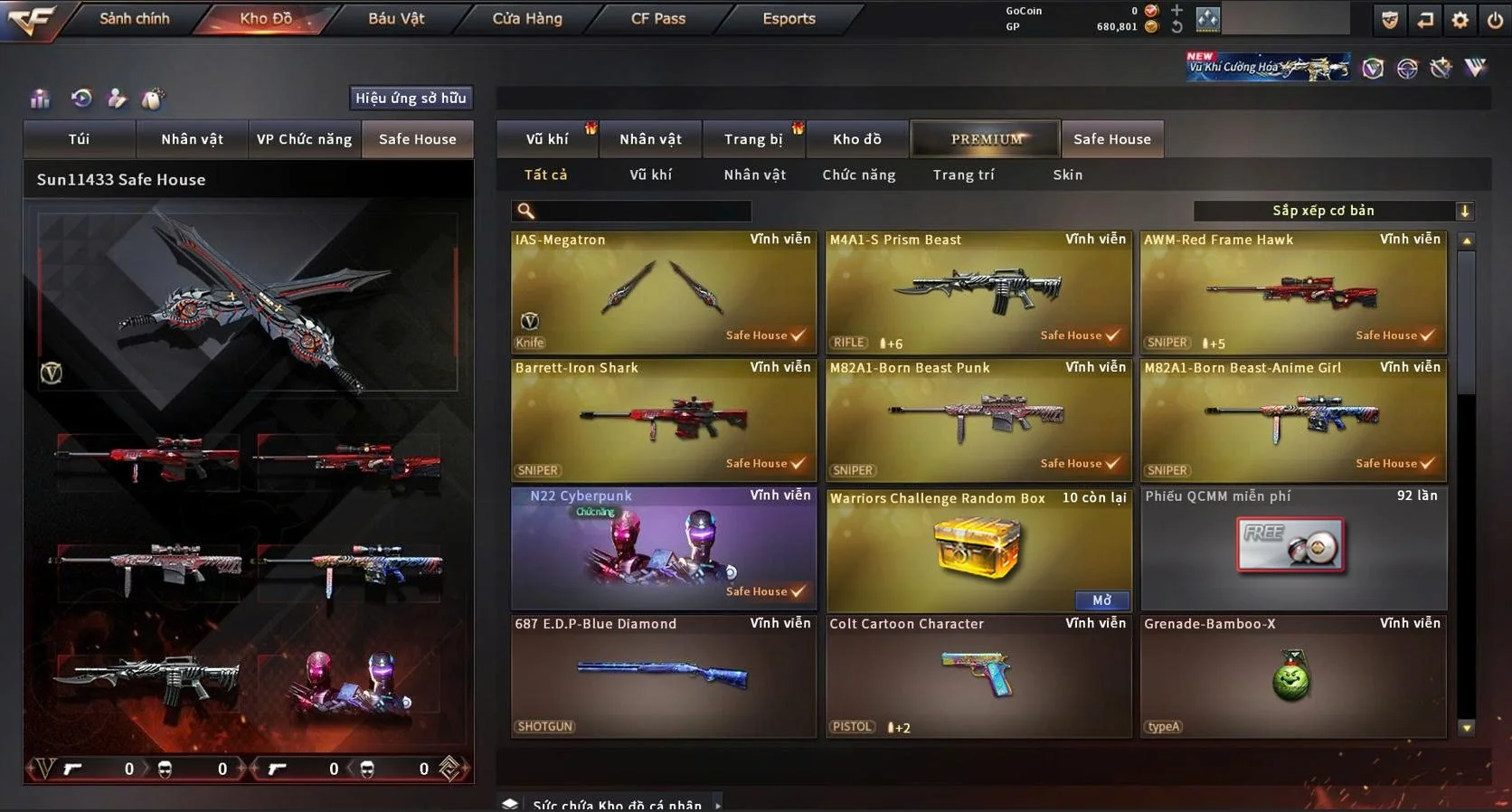Type in the item search field
The height and width of the screenshot is (812, 1512).
[x=642, y=212]
